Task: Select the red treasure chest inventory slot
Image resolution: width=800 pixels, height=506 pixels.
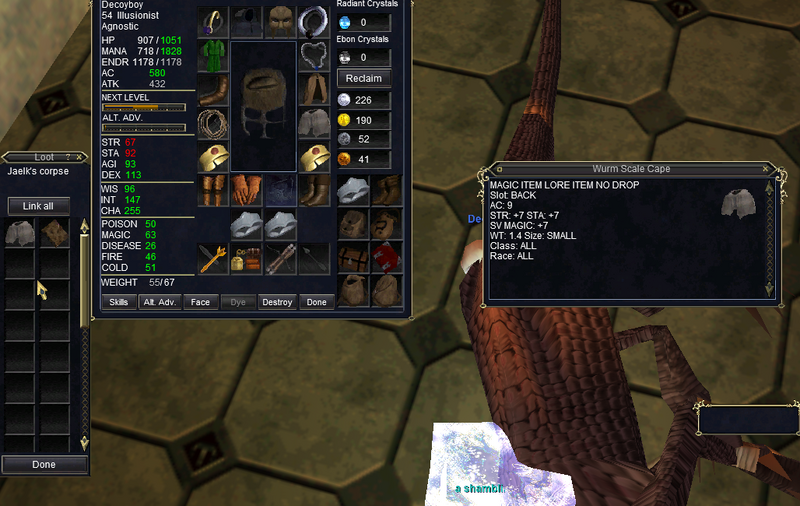Action: pyautogui.click(x=387, y=256)
